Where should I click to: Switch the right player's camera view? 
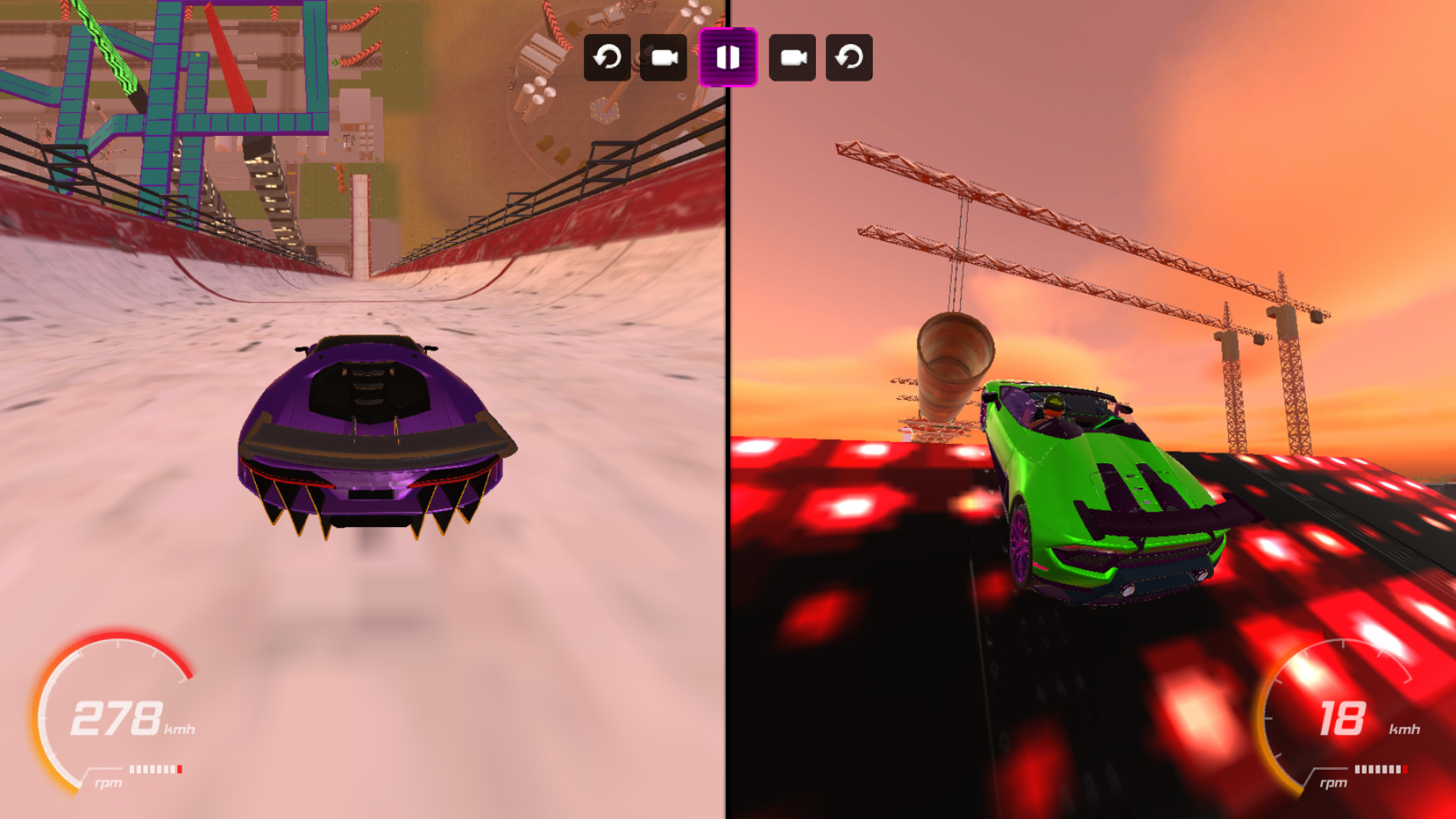point(793,58)
